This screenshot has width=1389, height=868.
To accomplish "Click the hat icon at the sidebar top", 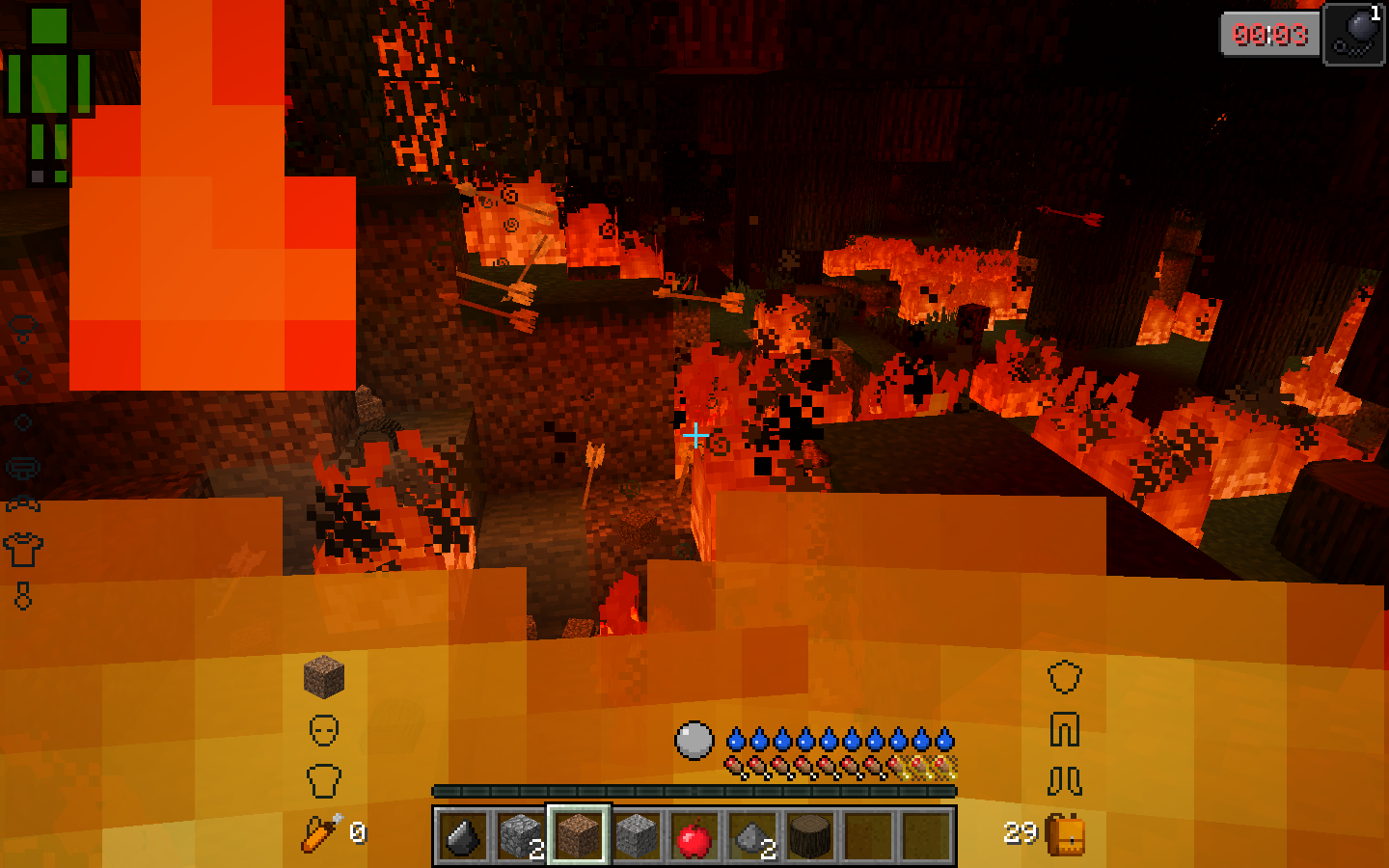I will point(22,325).
